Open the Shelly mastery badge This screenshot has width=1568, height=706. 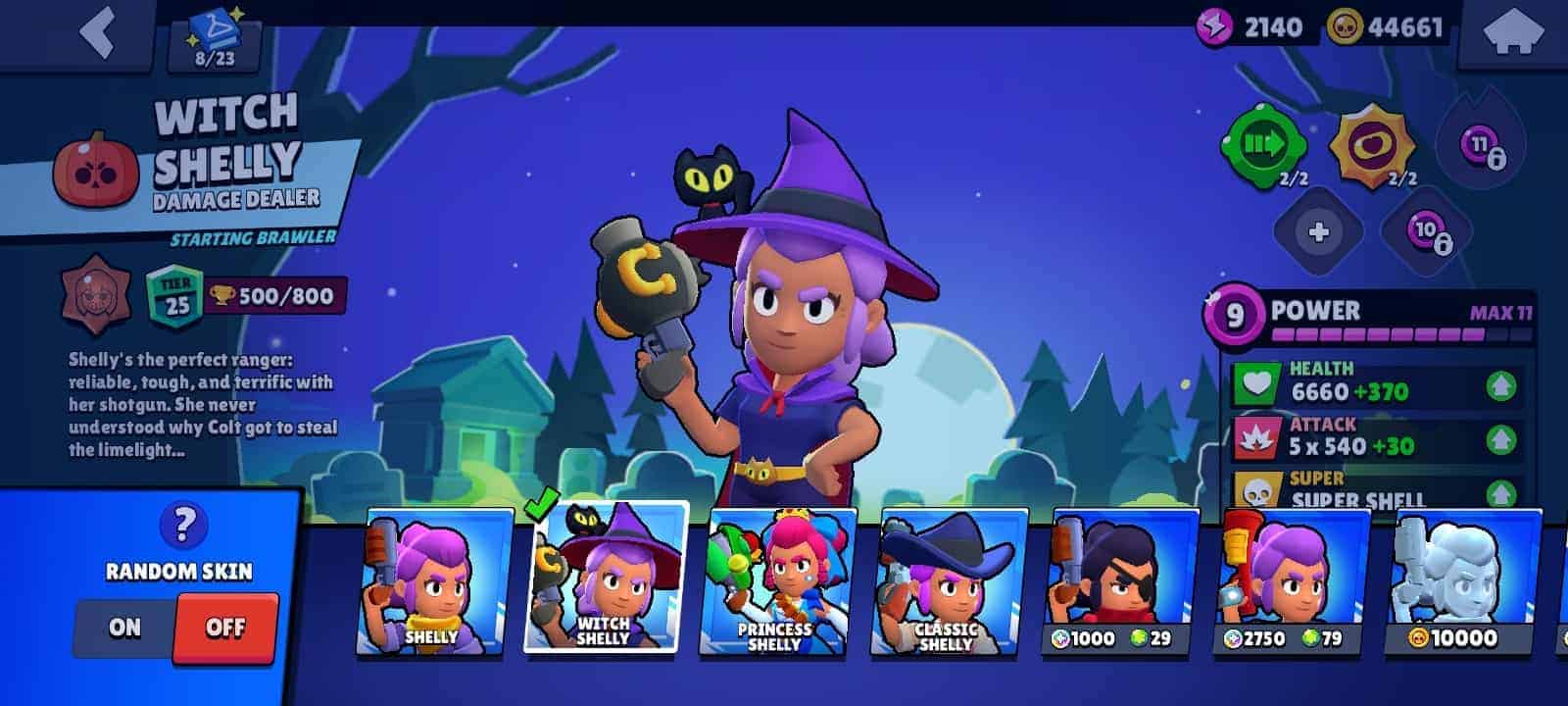coord(96,294)
